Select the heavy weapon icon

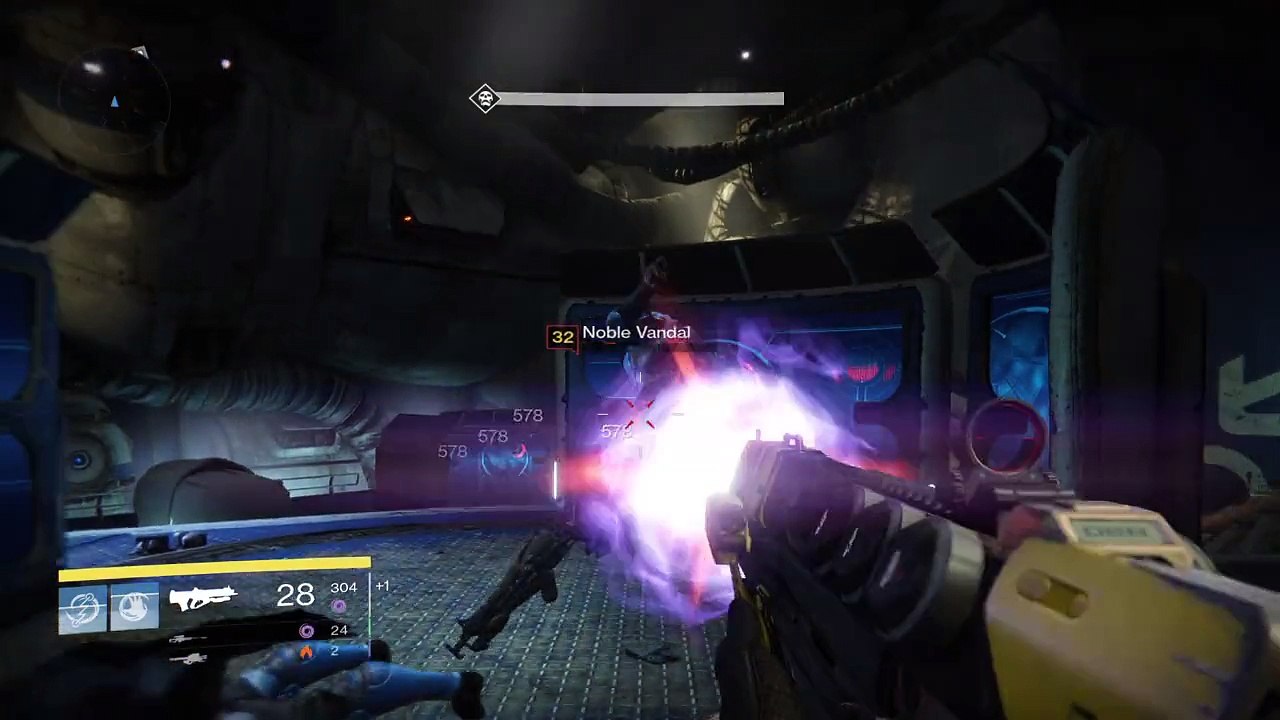tap(187, 658)
